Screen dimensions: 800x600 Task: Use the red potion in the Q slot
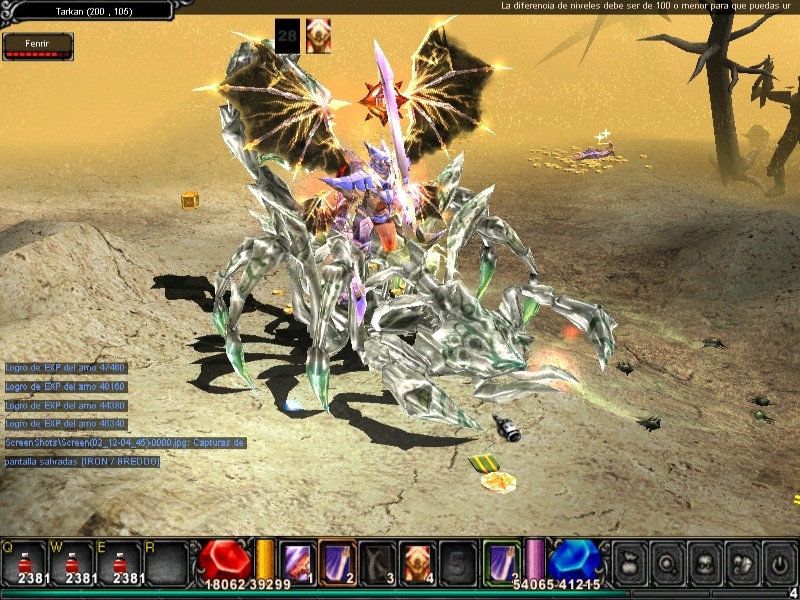click(x=24, y=561)
